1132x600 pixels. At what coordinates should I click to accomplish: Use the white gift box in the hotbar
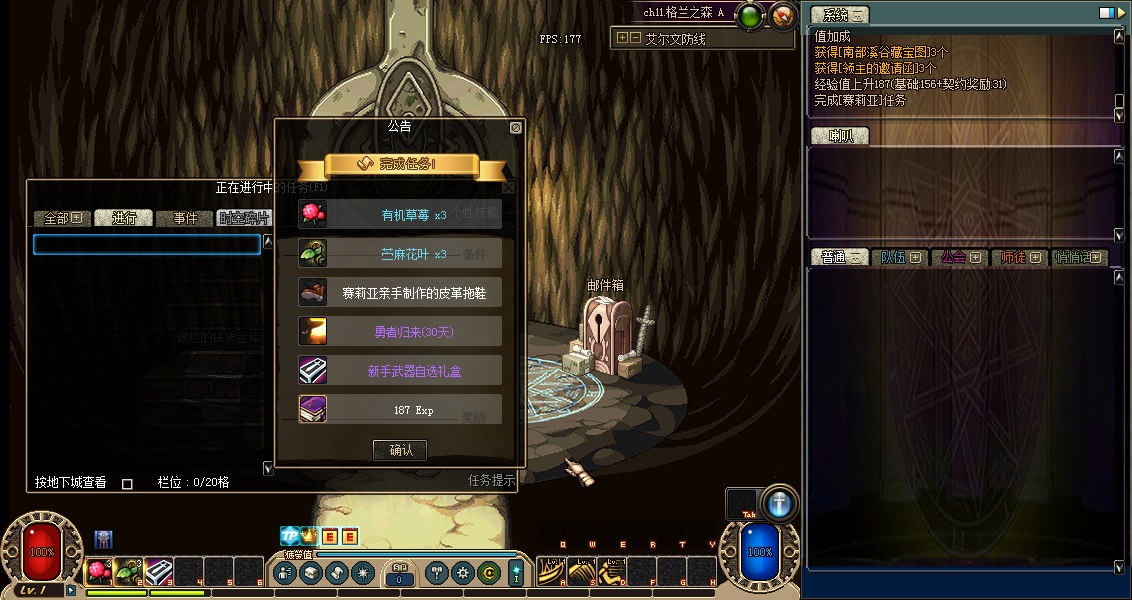pyautogui.click(x=159, y=571)
